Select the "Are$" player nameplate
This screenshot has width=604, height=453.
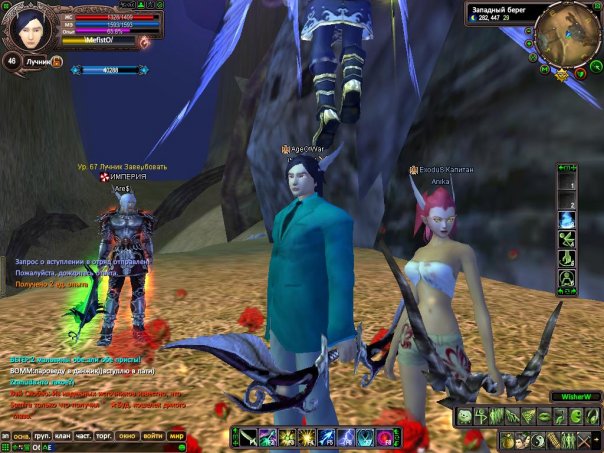coord(122,187)
